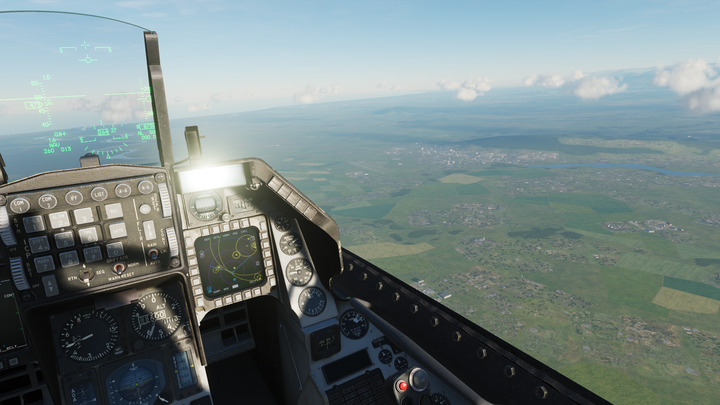This screenshot has height=405, width=720.
Task: Push the COM 2 override button
Action: 48,201
